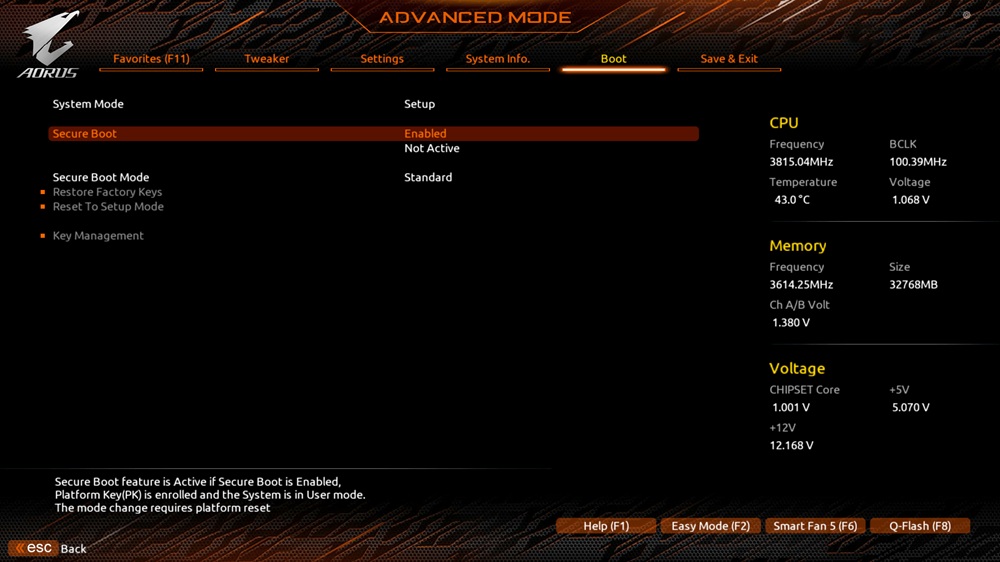Go back with the esc Back button

[48, 549]
